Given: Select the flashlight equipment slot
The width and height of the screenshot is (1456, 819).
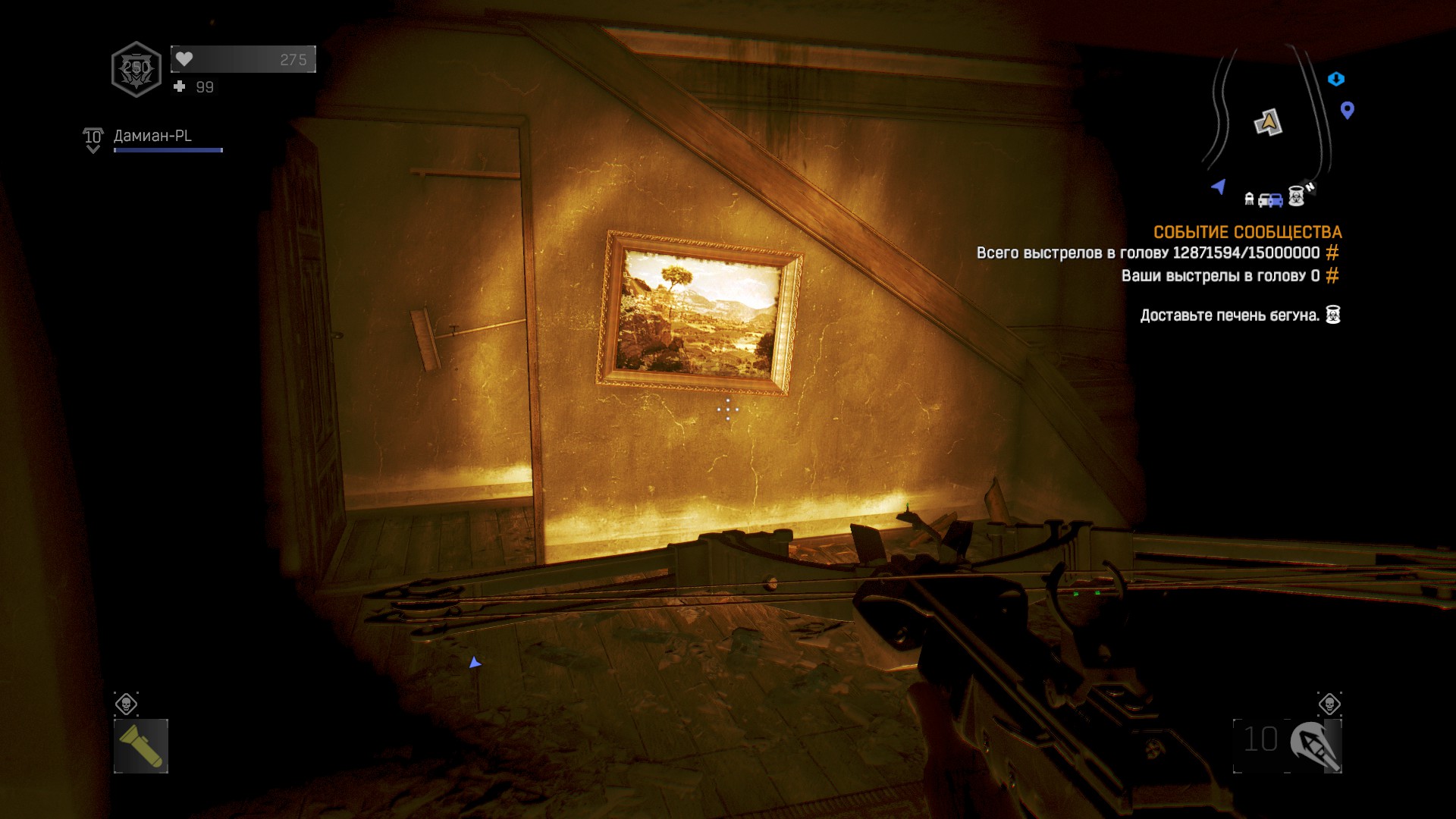Looking at the screenshot, I should tap(141, 746).
